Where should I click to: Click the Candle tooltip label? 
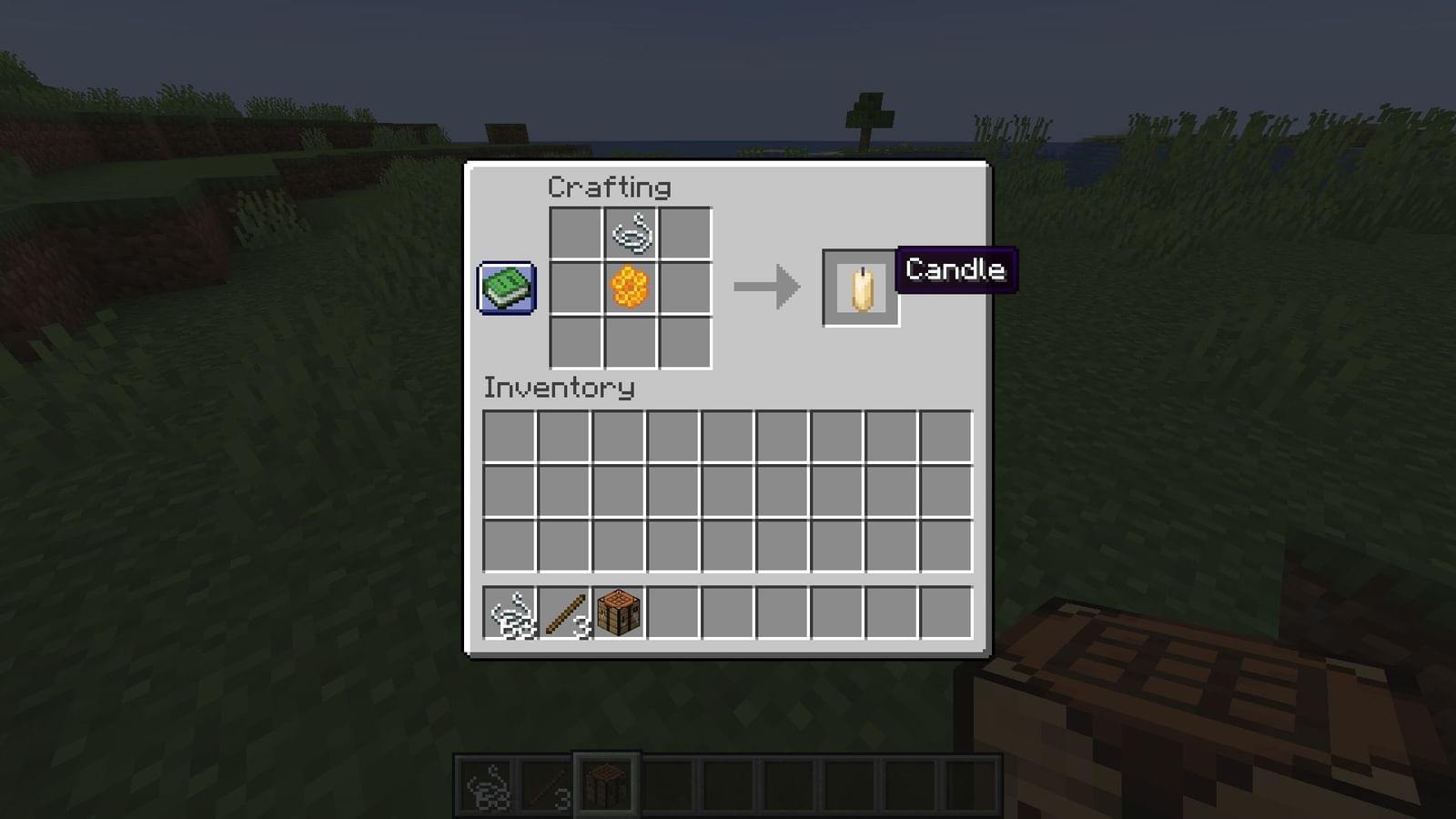coord(955,269)
